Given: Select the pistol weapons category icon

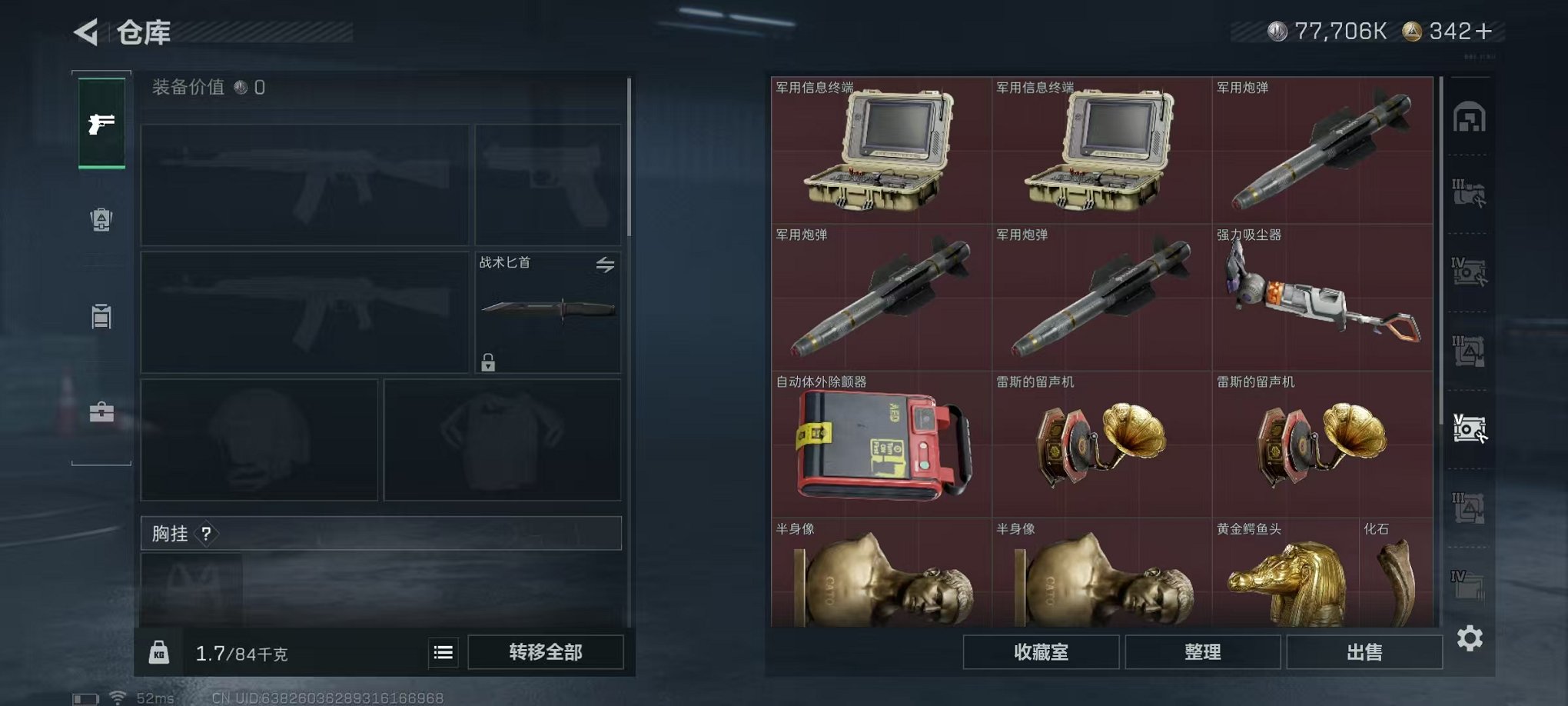Looking at the screenshot, I should click(102, 122).
